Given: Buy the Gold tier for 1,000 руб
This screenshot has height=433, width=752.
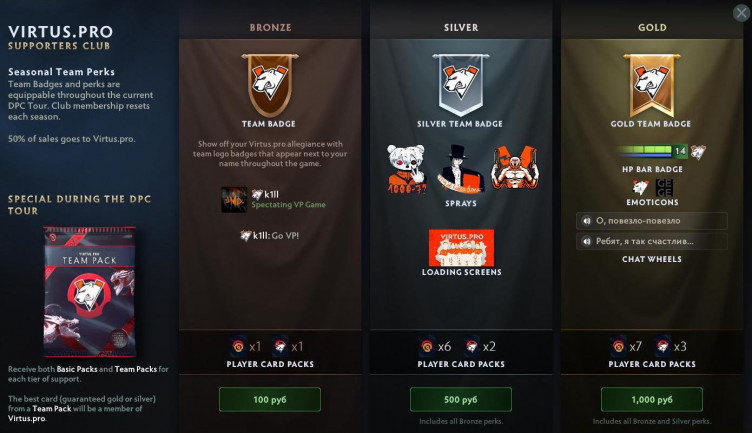Looking at the screenshot, I should click(651, 400).
